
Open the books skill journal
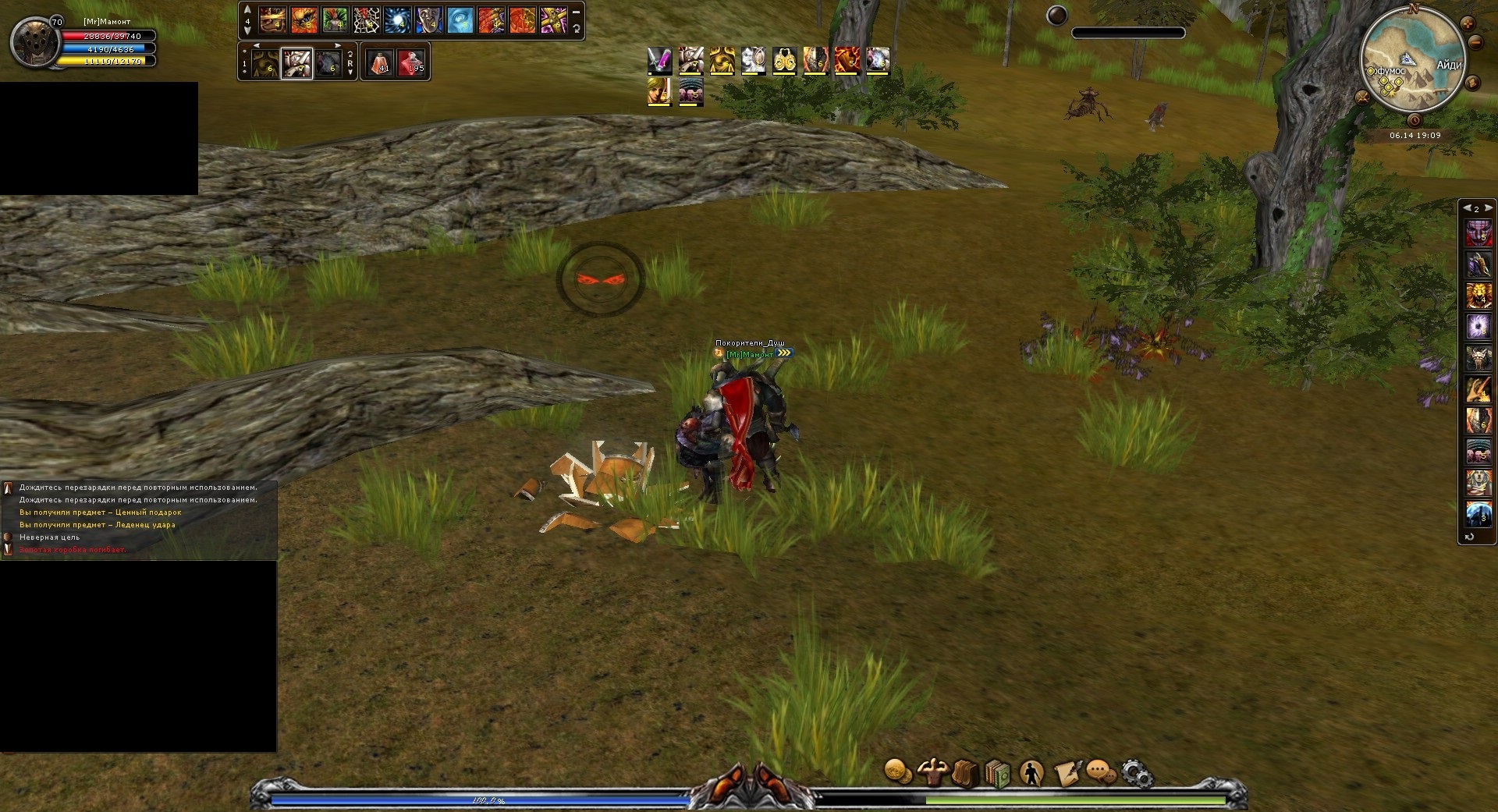(997, 773)
